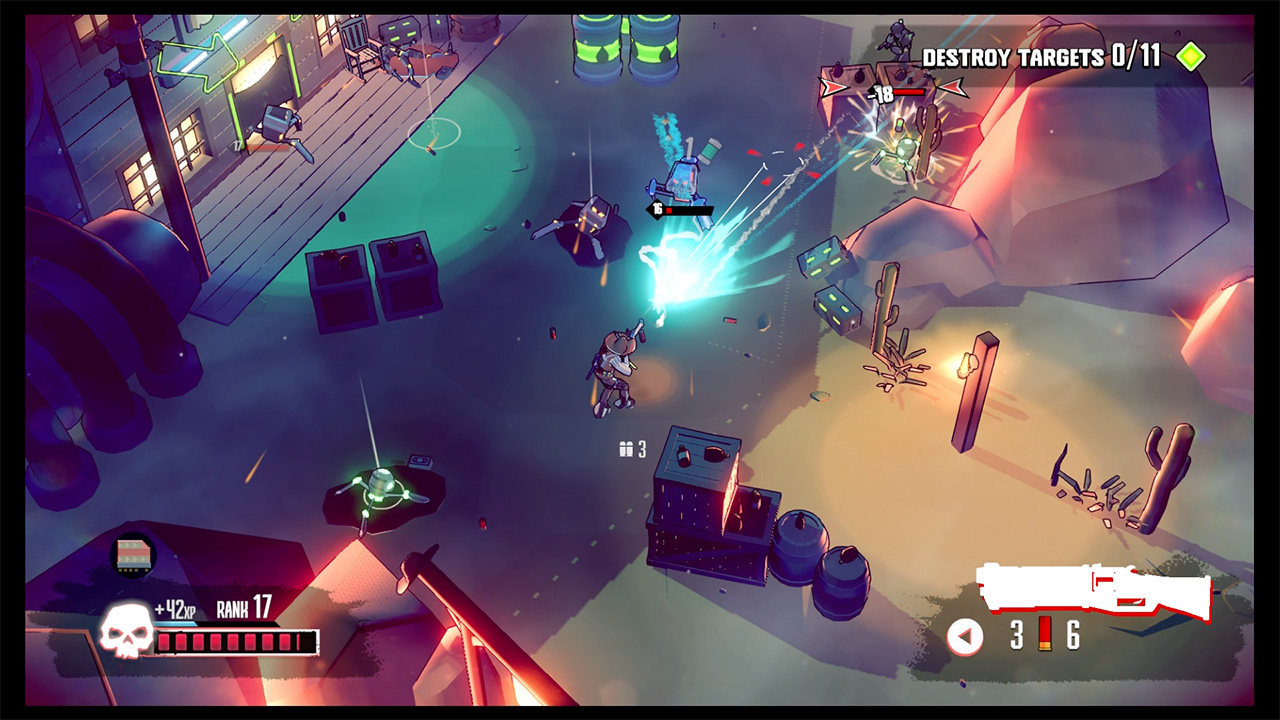Click the green objective diamond icon

pyautogui.click(x=1190, y=57)
